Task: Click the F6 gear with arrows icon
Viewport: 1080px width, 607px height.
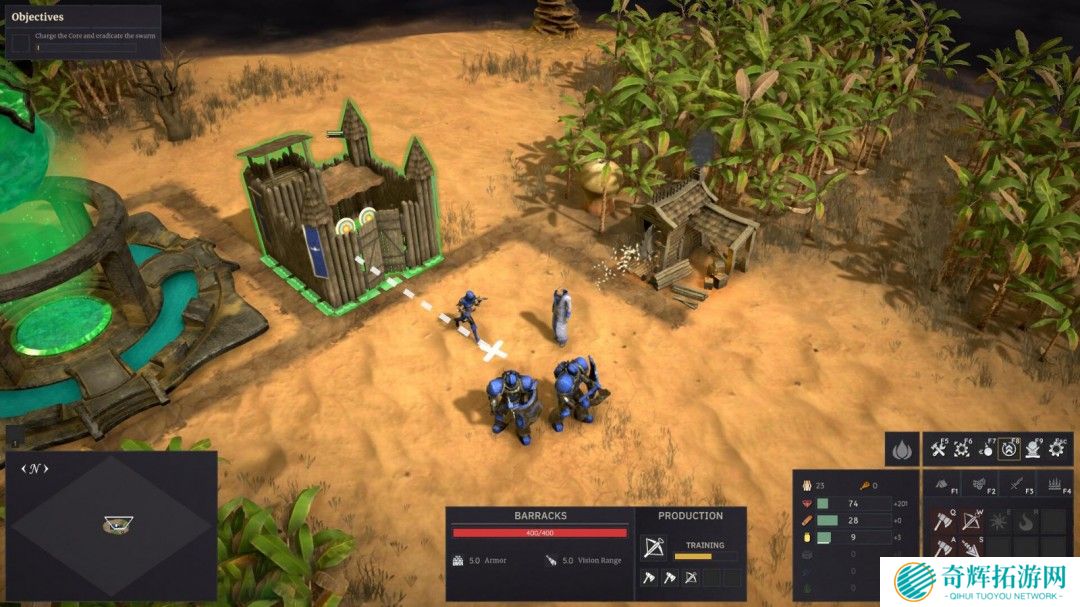Action: 964,450
